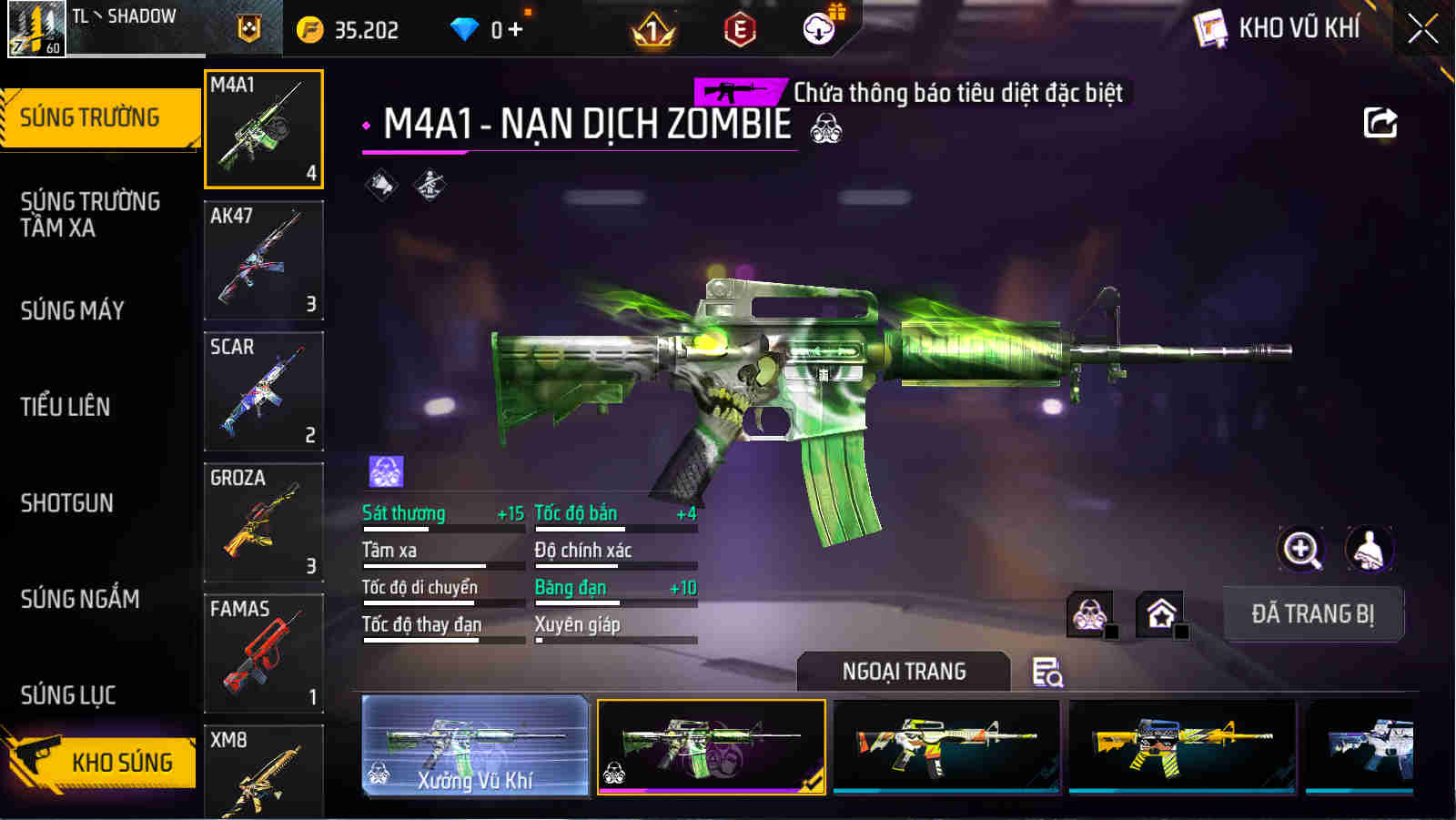The image size is (1456, 820).
Task: Switch to the SÚNG TRƯỜNG category
Action: (x=100, y=116)
